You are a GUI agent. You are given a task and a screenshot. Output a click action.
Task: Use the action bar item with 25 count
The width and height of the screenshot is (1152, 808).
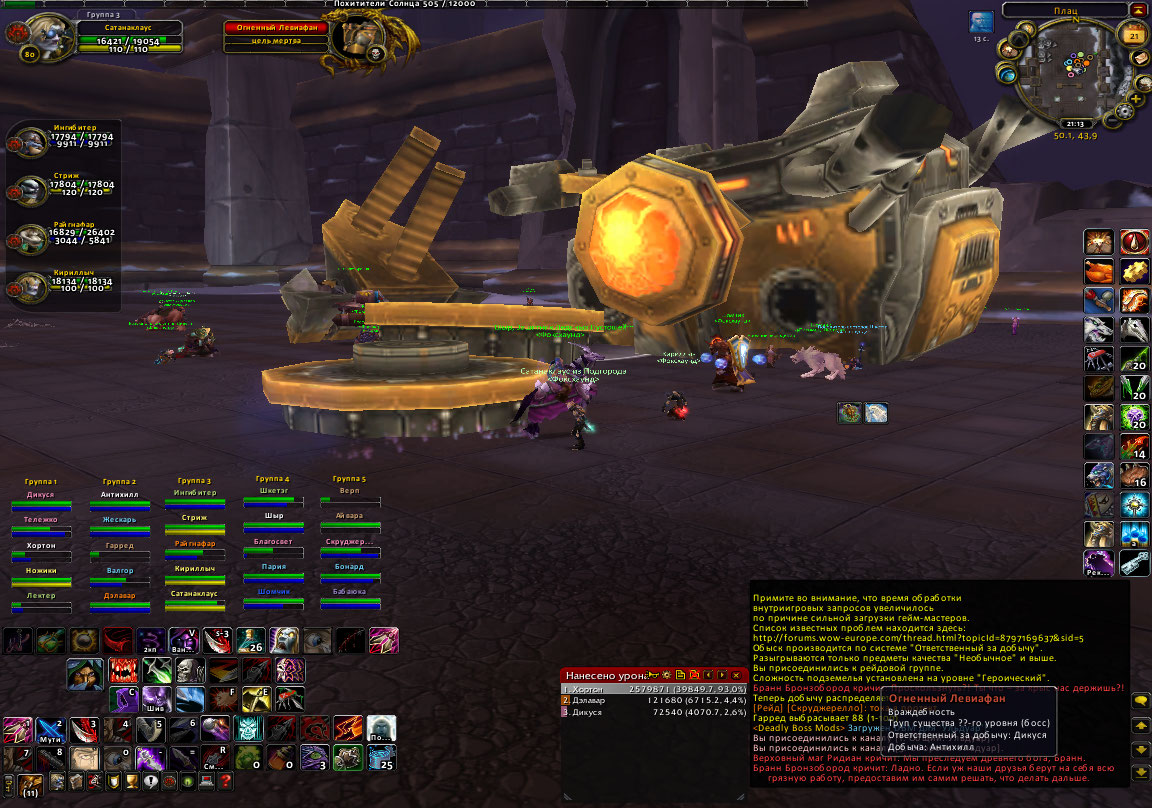pyautogui.click(x=381, y=757)
